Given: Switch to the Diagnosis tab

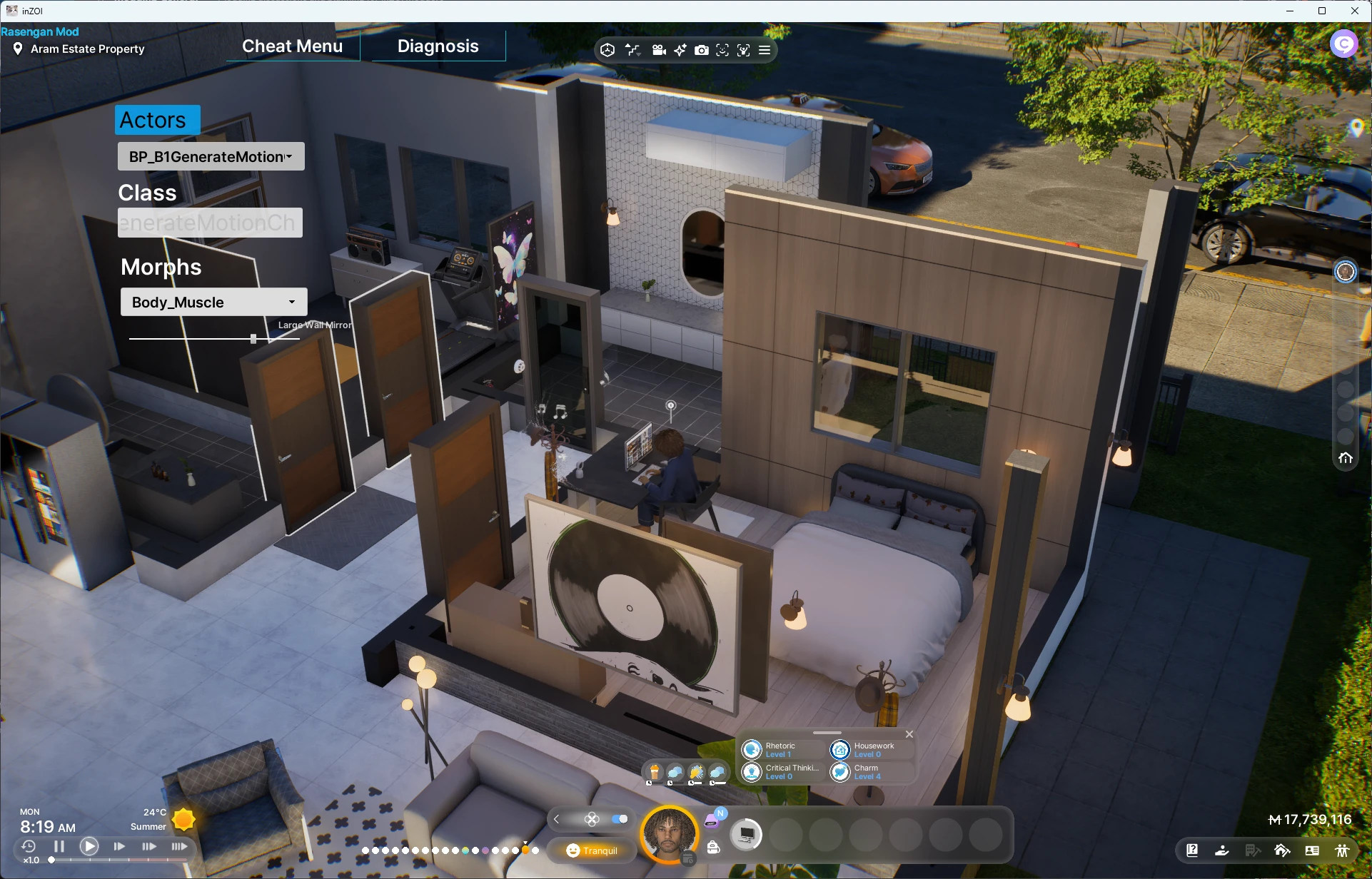Looking at the screenshot, I should (x=438, y=46).
